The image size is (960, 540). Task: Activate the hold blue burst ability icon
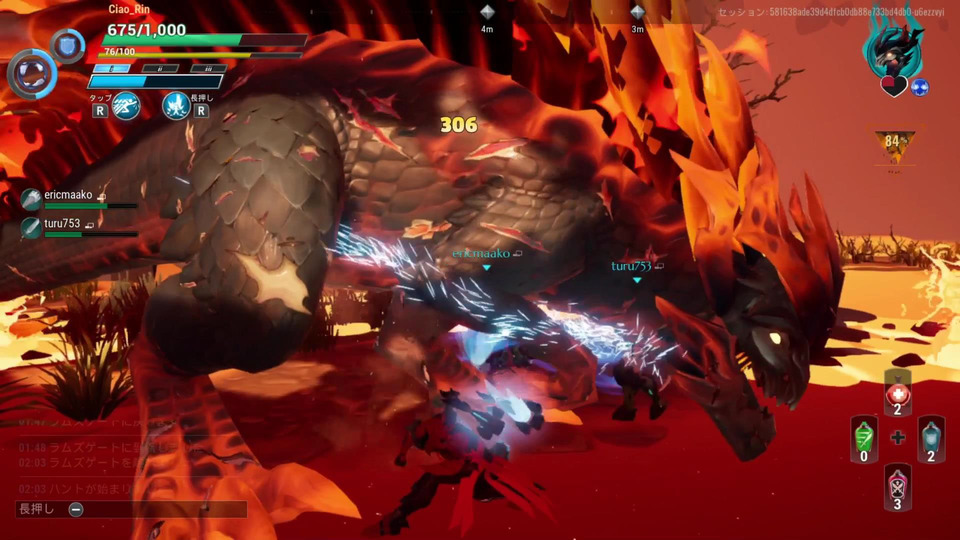pos(176,103)
